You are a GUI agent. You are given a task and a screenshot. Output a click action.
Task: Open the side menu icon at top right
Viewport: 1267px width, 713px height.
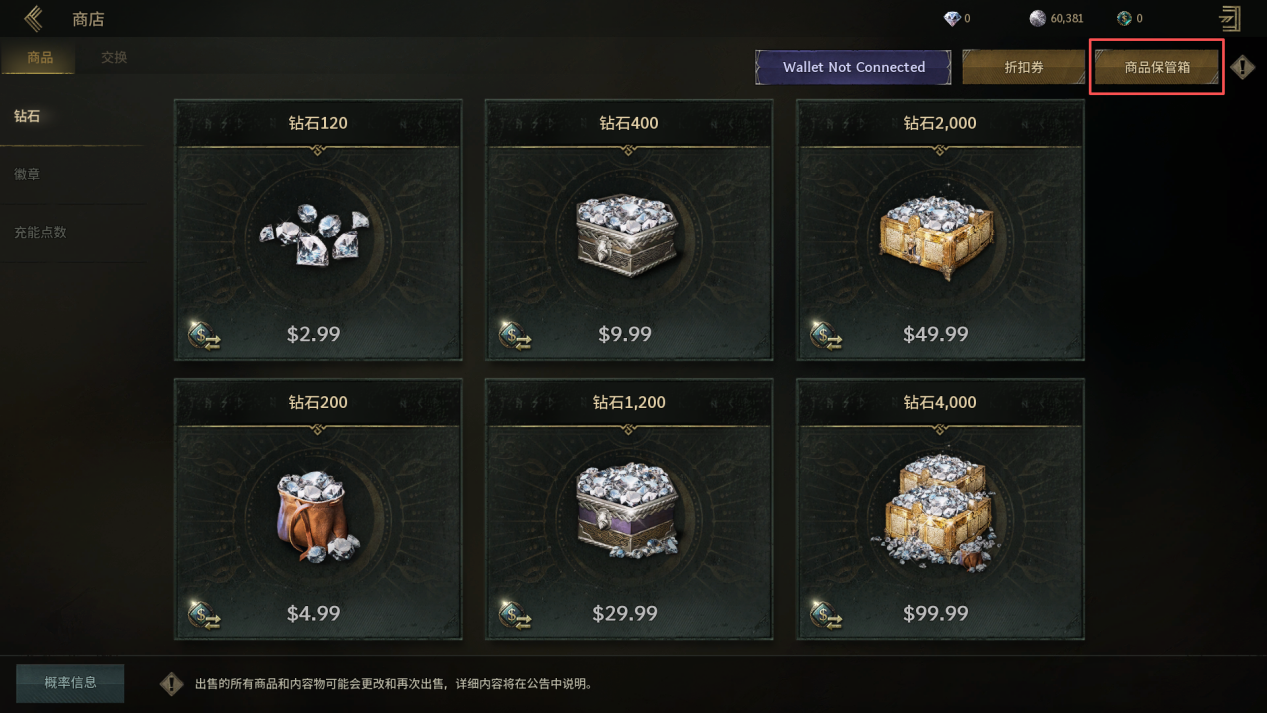pyautogui.click(x=1229, y=18)
